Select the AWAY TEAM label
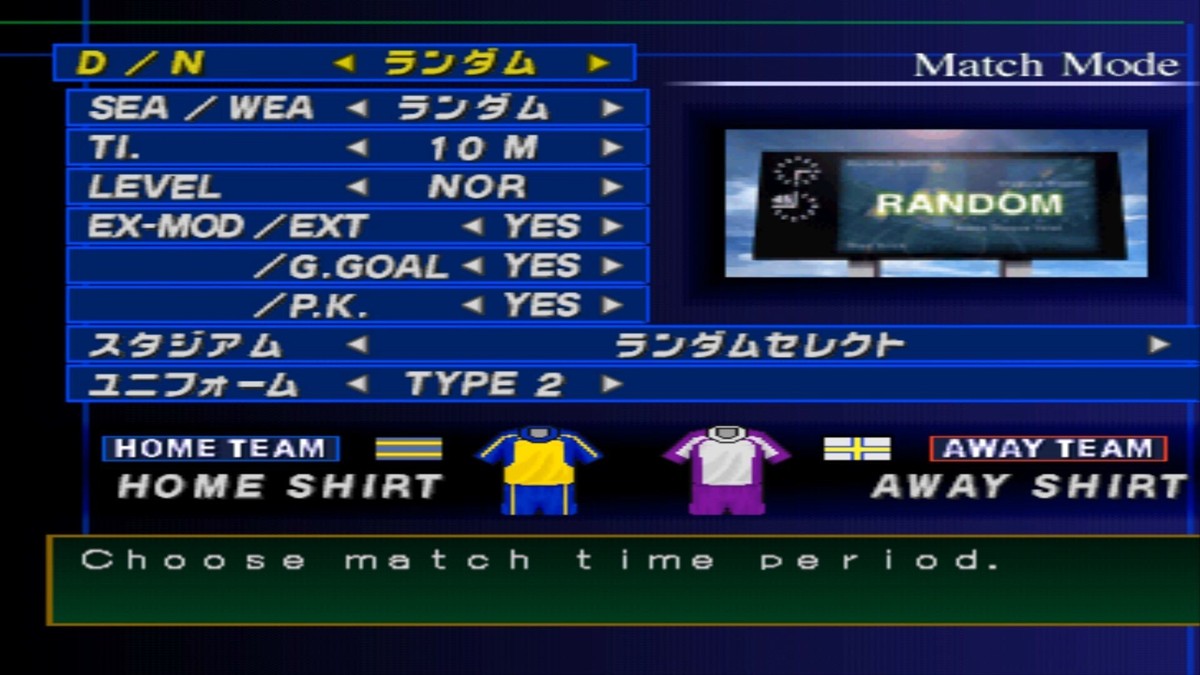 pyautogui.click(x=1047, y=448)
